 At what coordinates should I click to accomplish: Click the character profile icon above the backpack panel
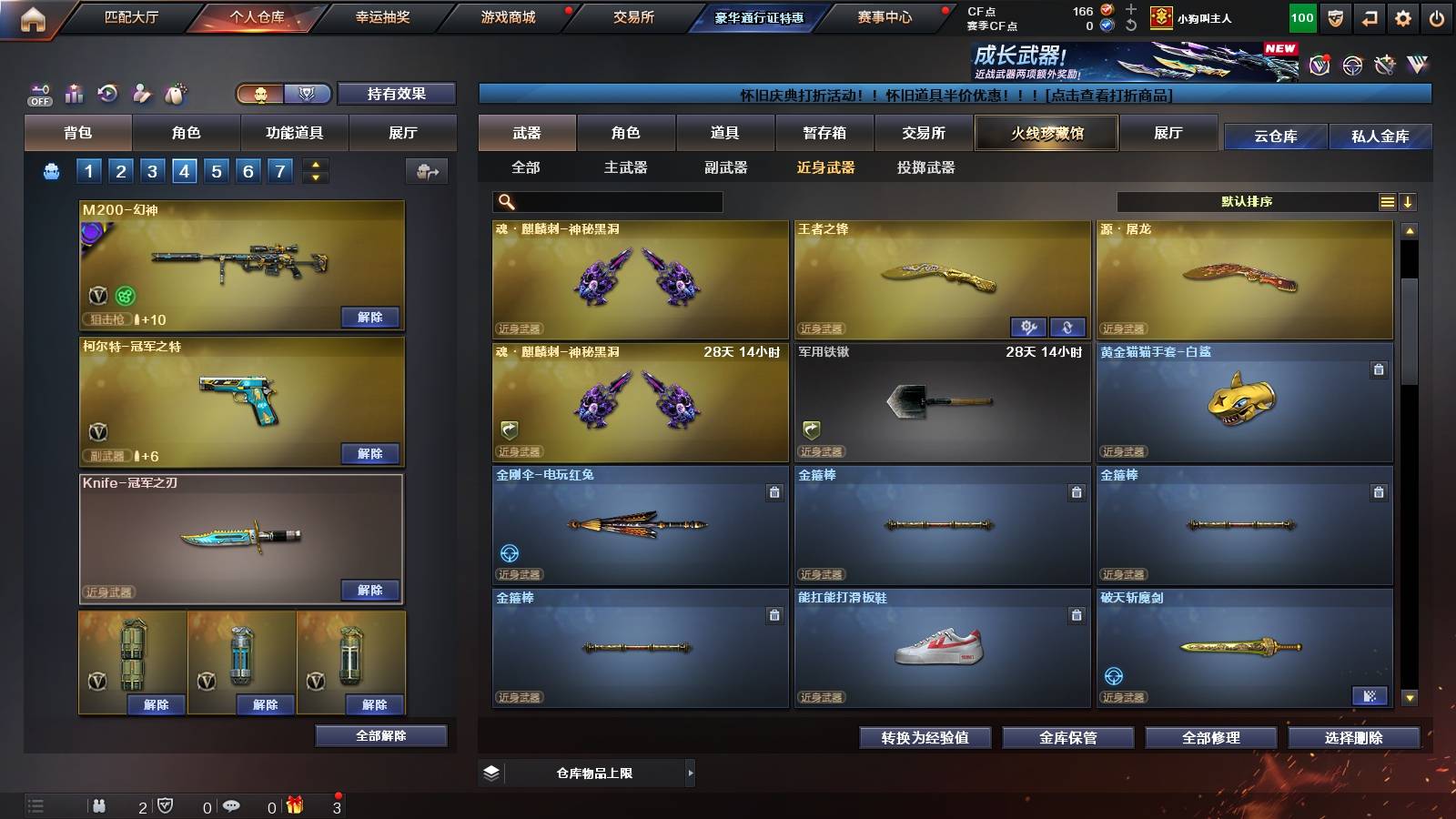(x=139, y=94)
